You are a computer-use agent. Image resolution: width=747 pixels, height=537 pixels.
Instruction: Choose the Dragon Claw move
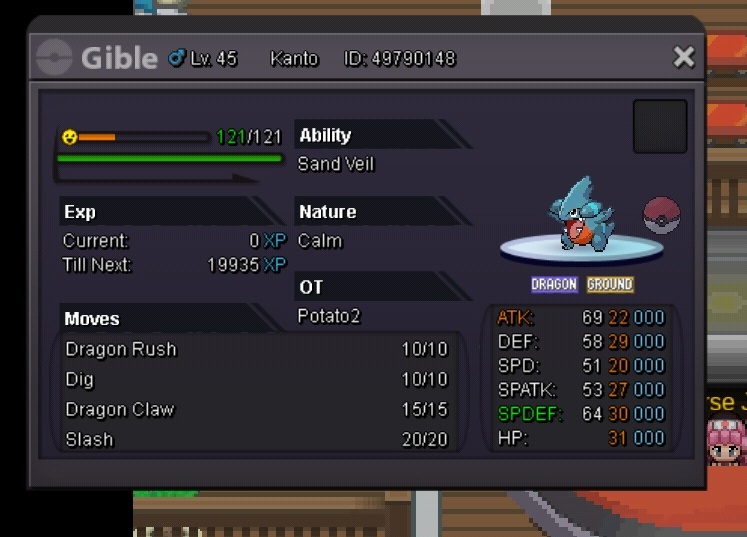pyautogui.click(x=255, y=409)
